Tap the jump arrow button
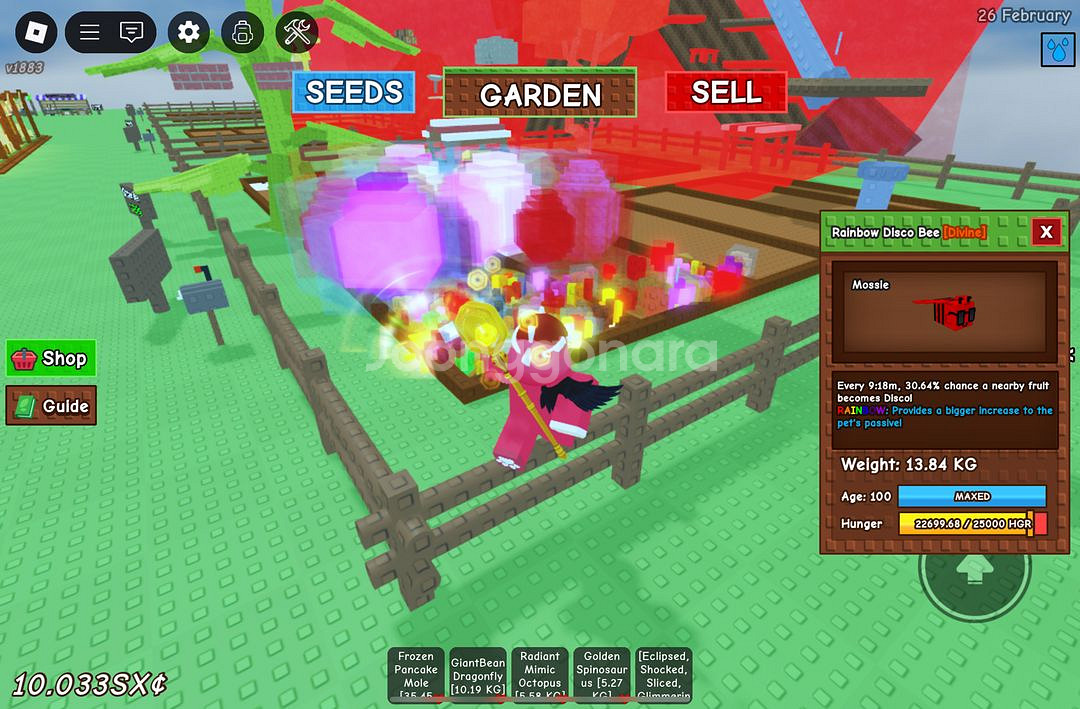Screen dimensions: 1080x709 tap(973, 572)
